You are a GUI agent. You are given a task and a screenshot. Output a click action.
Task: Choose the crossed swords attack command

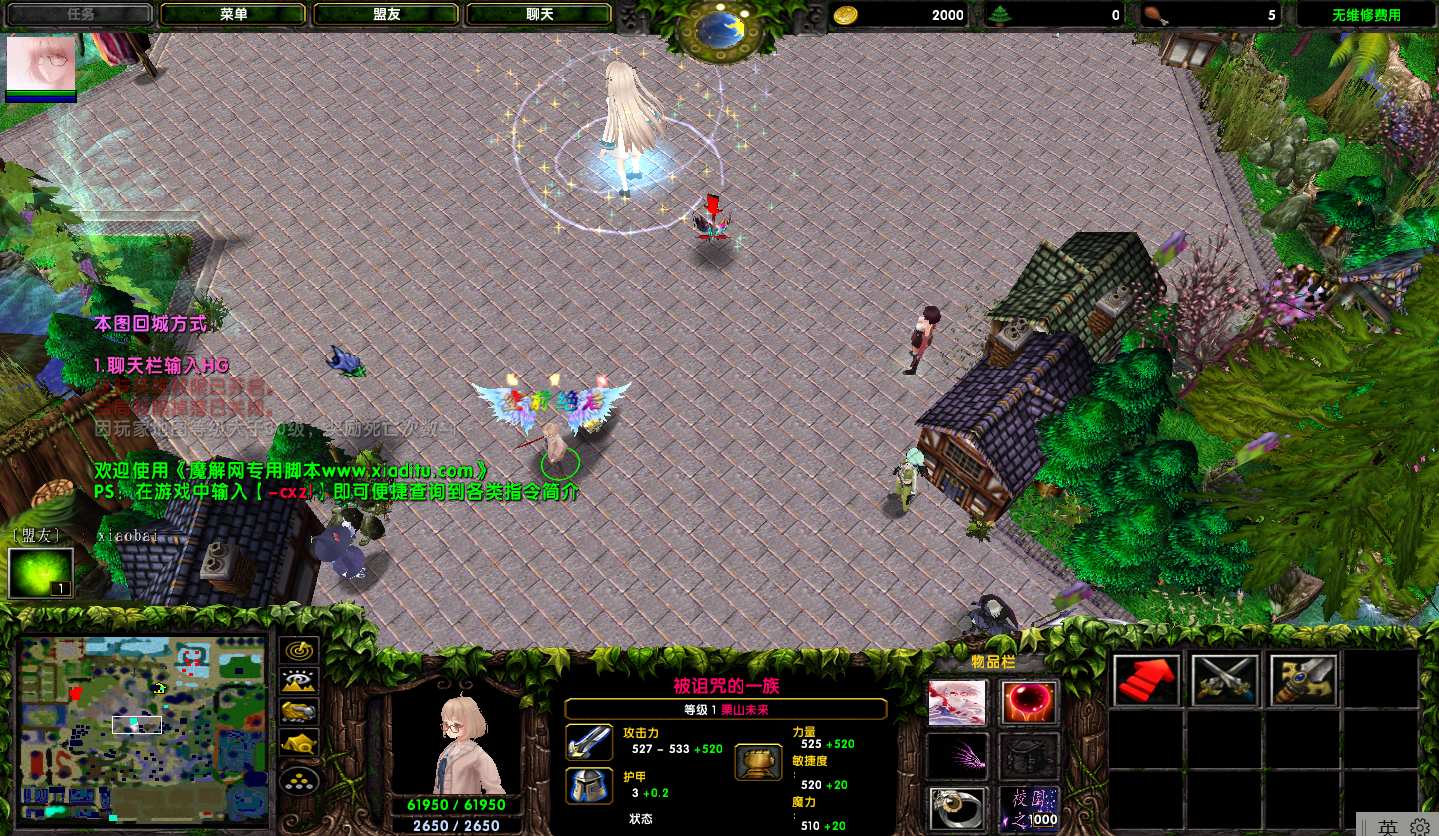[1224, 680]
